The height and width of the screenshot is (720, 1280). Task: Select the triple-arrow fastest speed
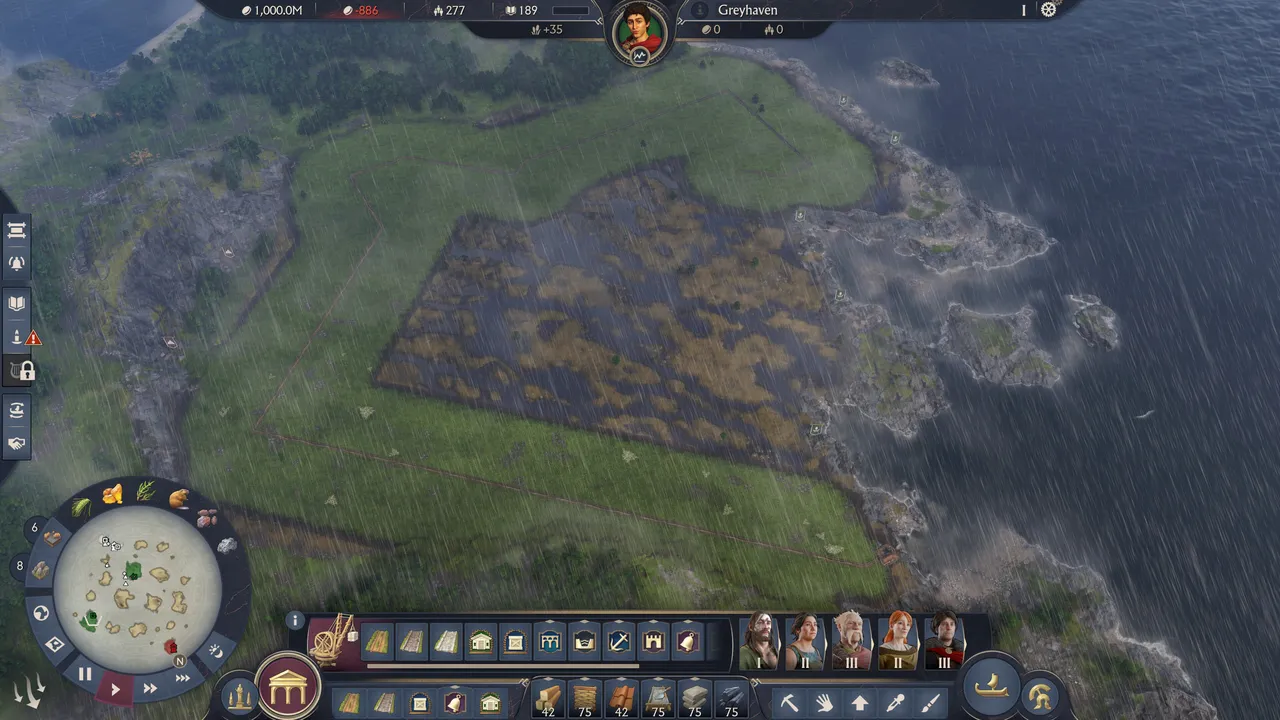[x=183, y=678]
